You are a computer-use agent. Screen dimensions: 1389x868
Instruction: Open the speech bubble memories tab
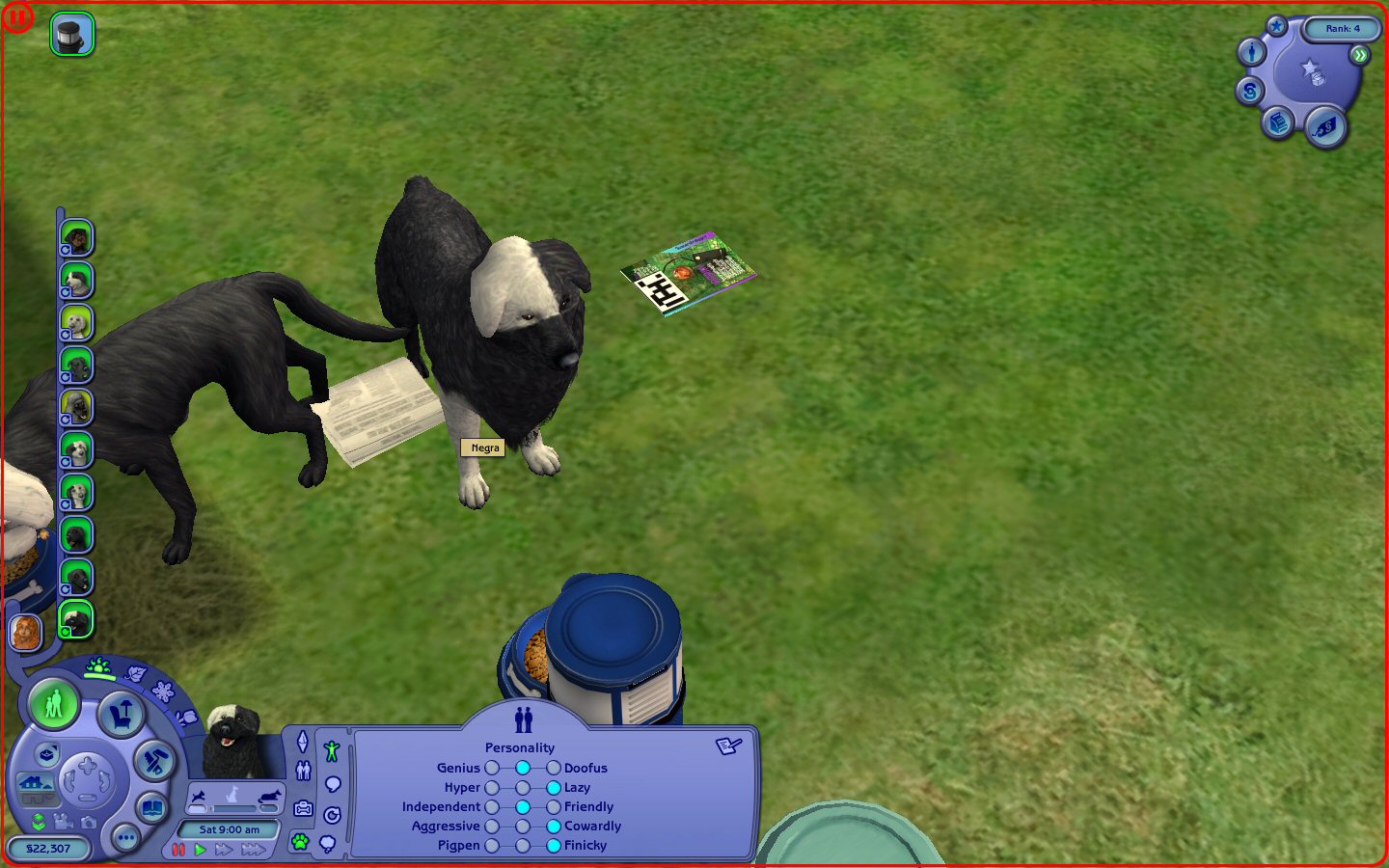pos(333,784)
